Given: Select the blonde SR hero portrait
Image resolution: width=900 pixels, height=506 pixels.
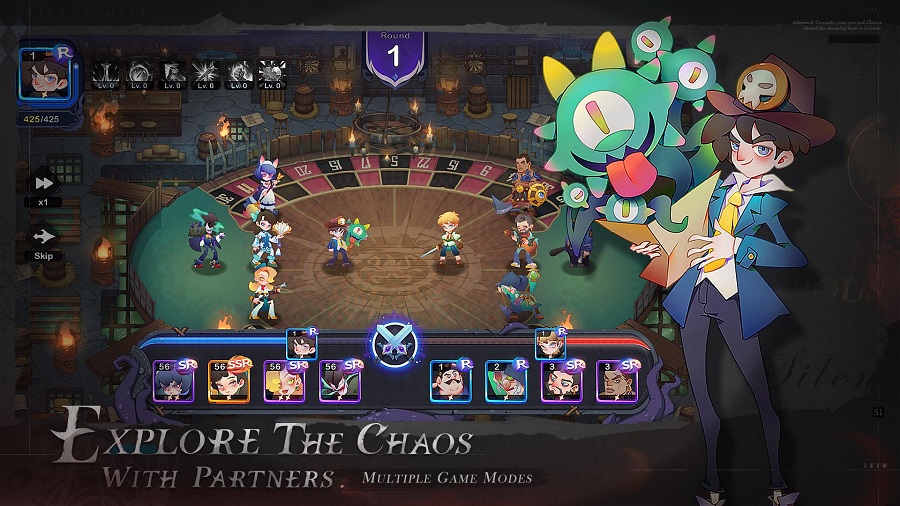Looking at the screenshot, I should (284, 381).
